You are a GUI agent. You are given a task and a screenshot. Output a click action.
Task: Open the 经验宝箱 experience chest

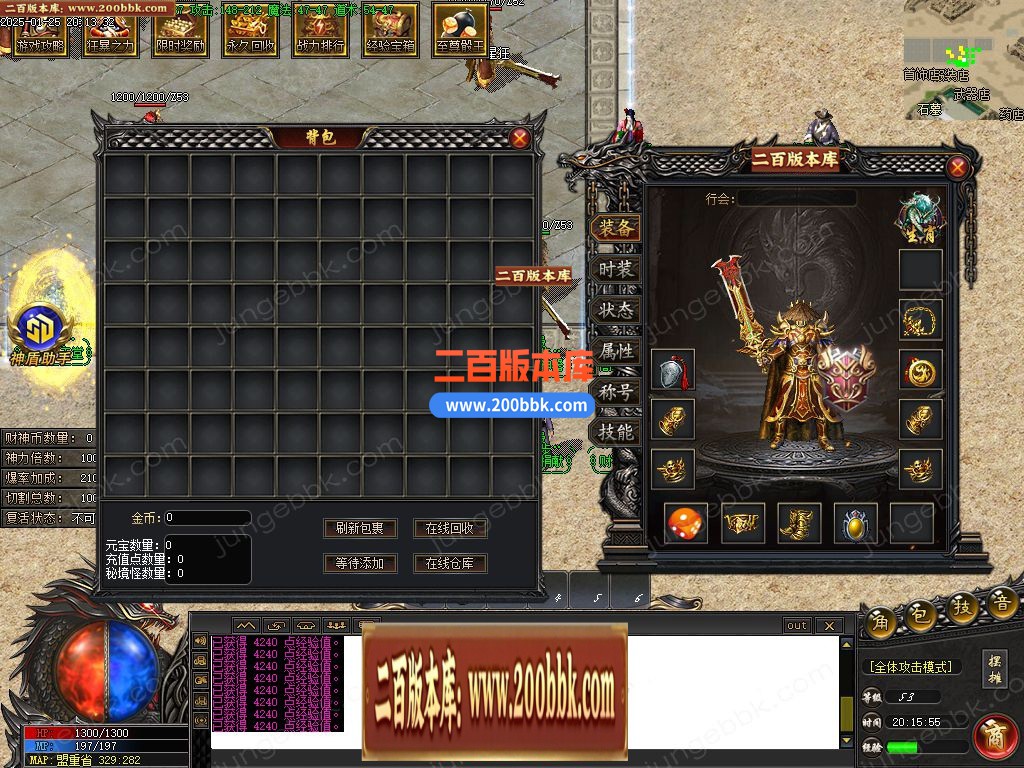(x=390, y=30)
